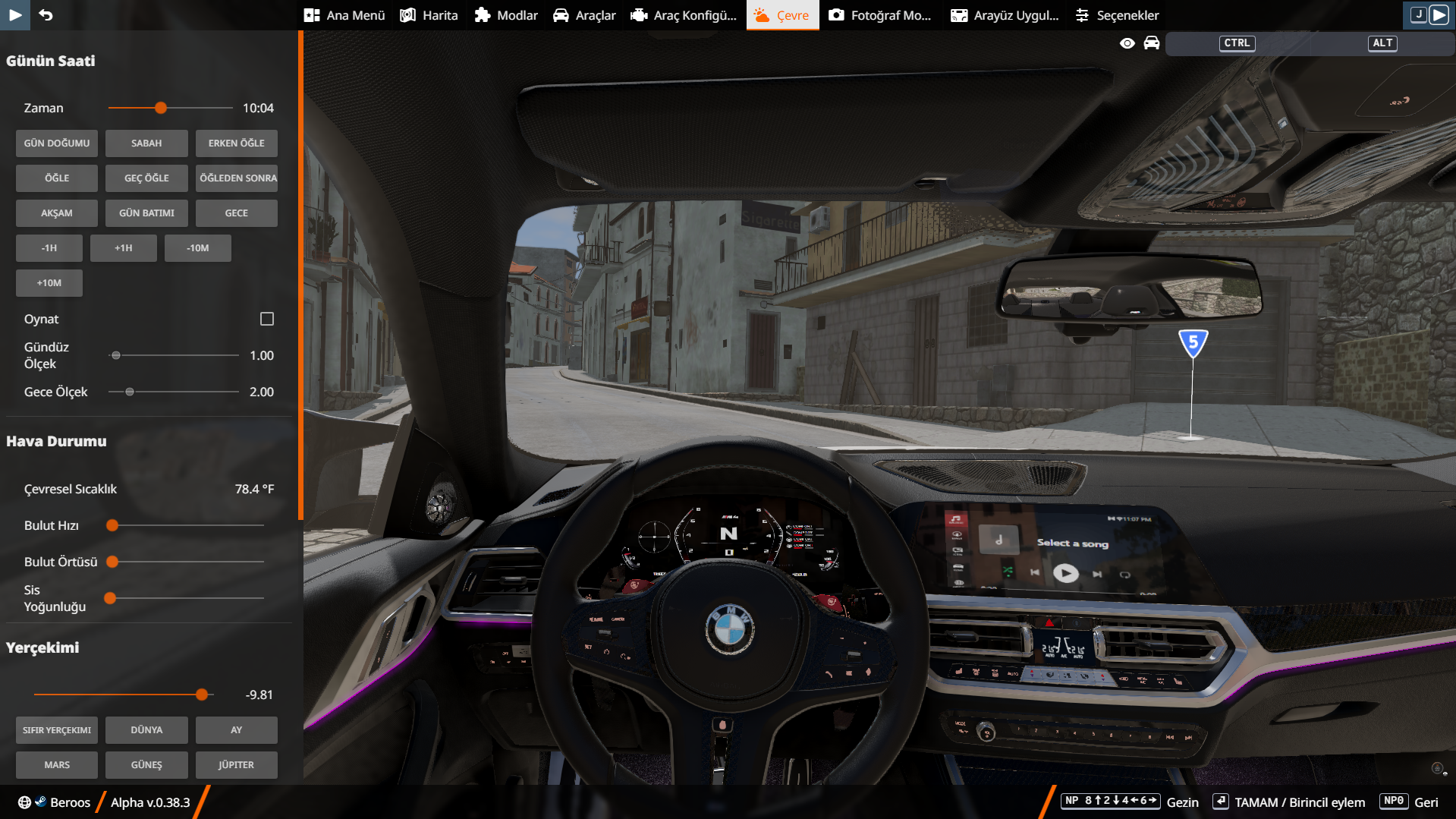The image size is (1456, 819).
Task: Click the pause/play simulation icon top-left
Action: click(x=15, y=14)
